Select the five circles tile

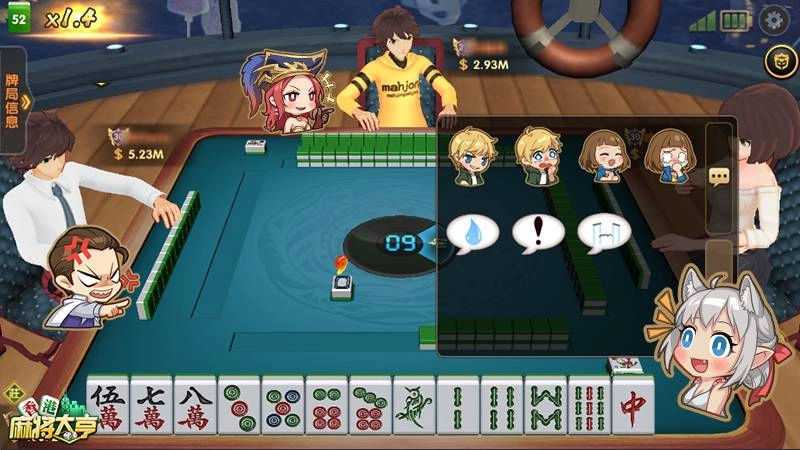point(283,407)
